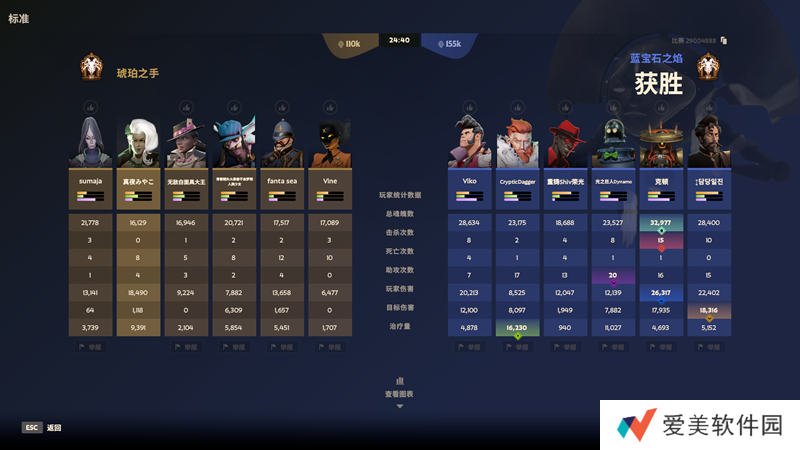View Viko's hero portrait
The image size is (800, 450).
469,143
